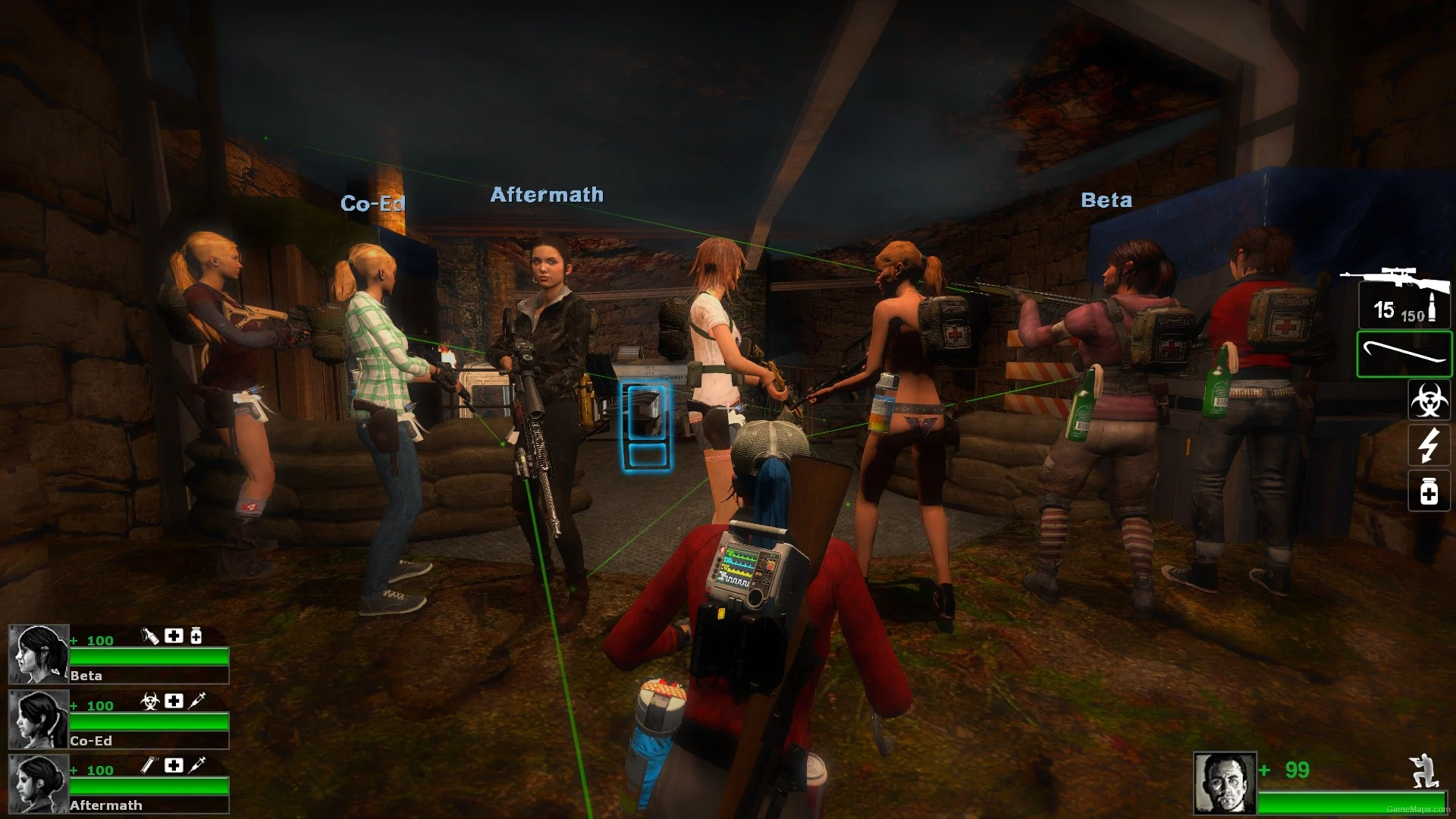Screen dimensions: 1456x819
Task: Click Beta's teammate portrait
Action: click(38, 654)
